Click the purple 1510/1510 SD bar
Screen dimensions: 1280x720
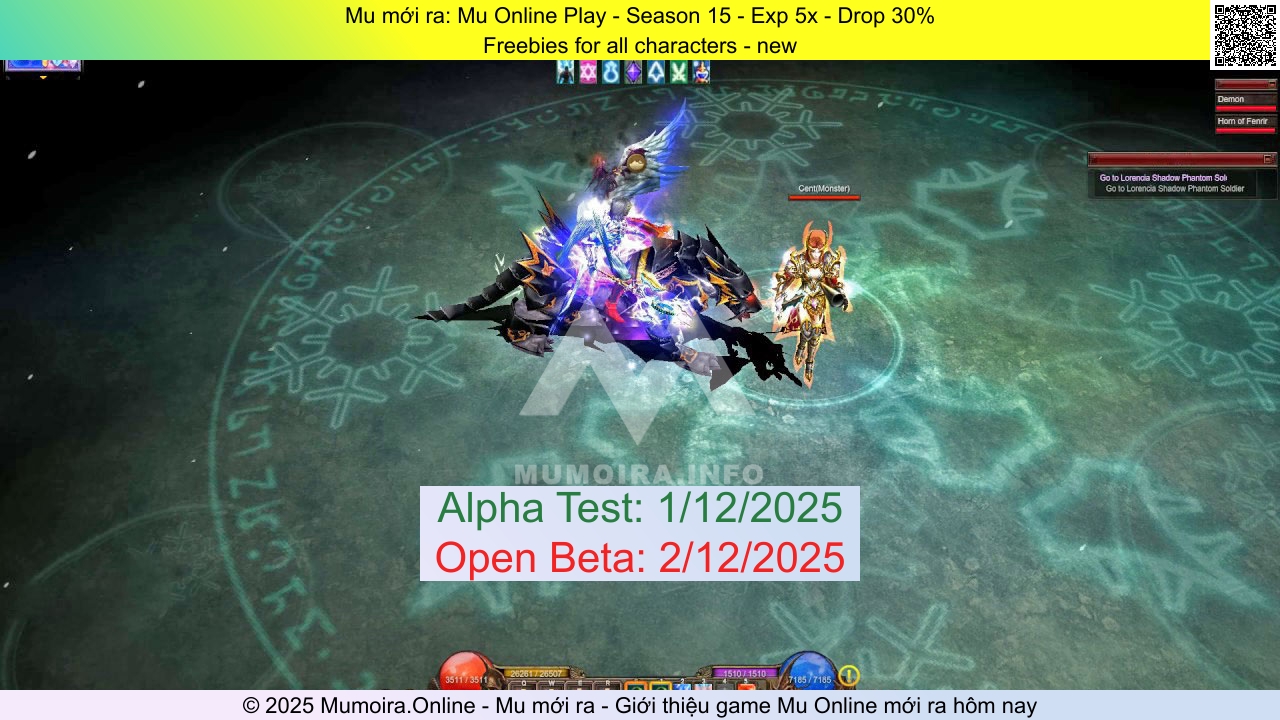745,674
